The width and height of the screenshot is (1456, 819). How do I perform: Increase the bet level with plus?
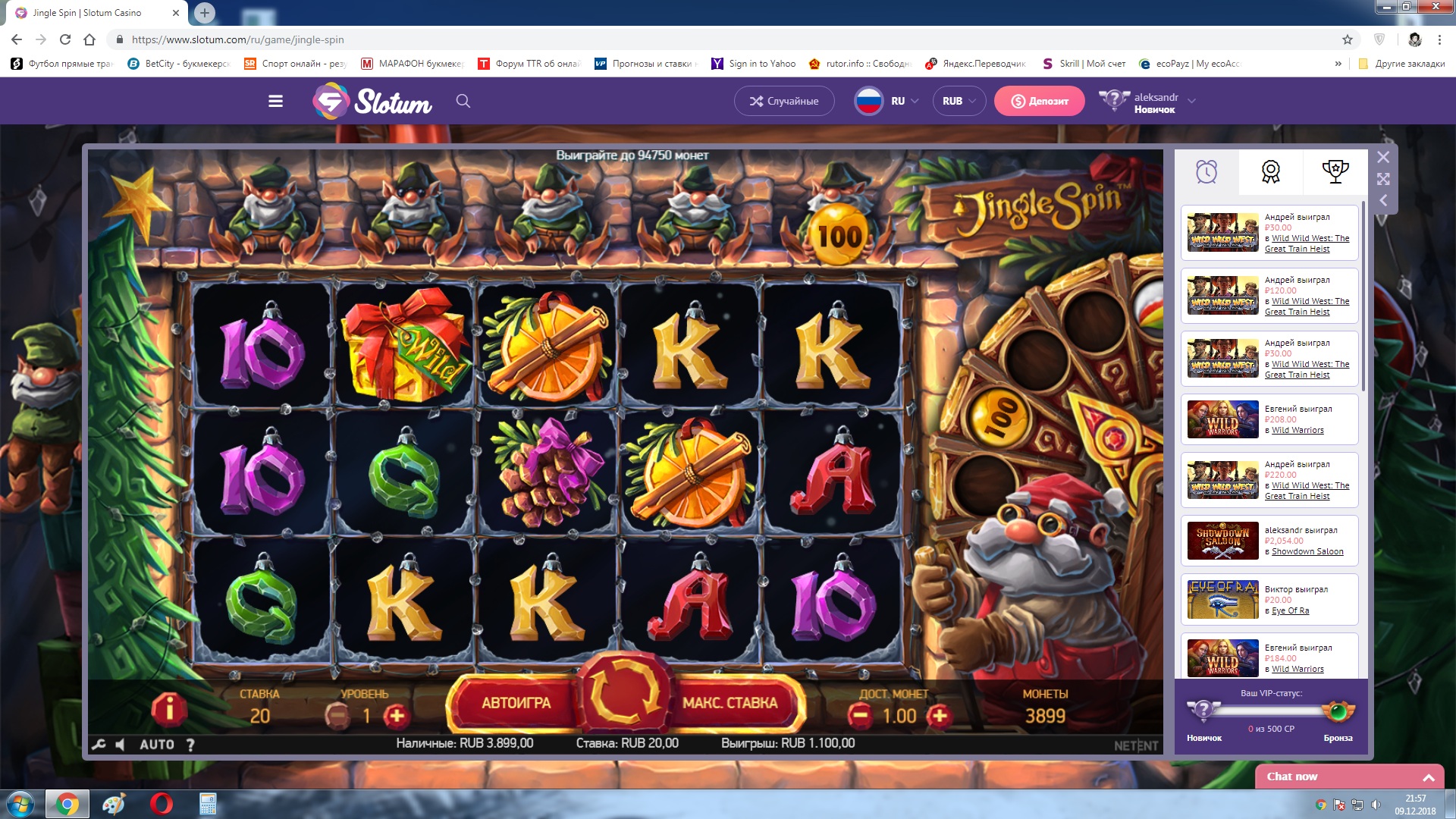(396, 716)
